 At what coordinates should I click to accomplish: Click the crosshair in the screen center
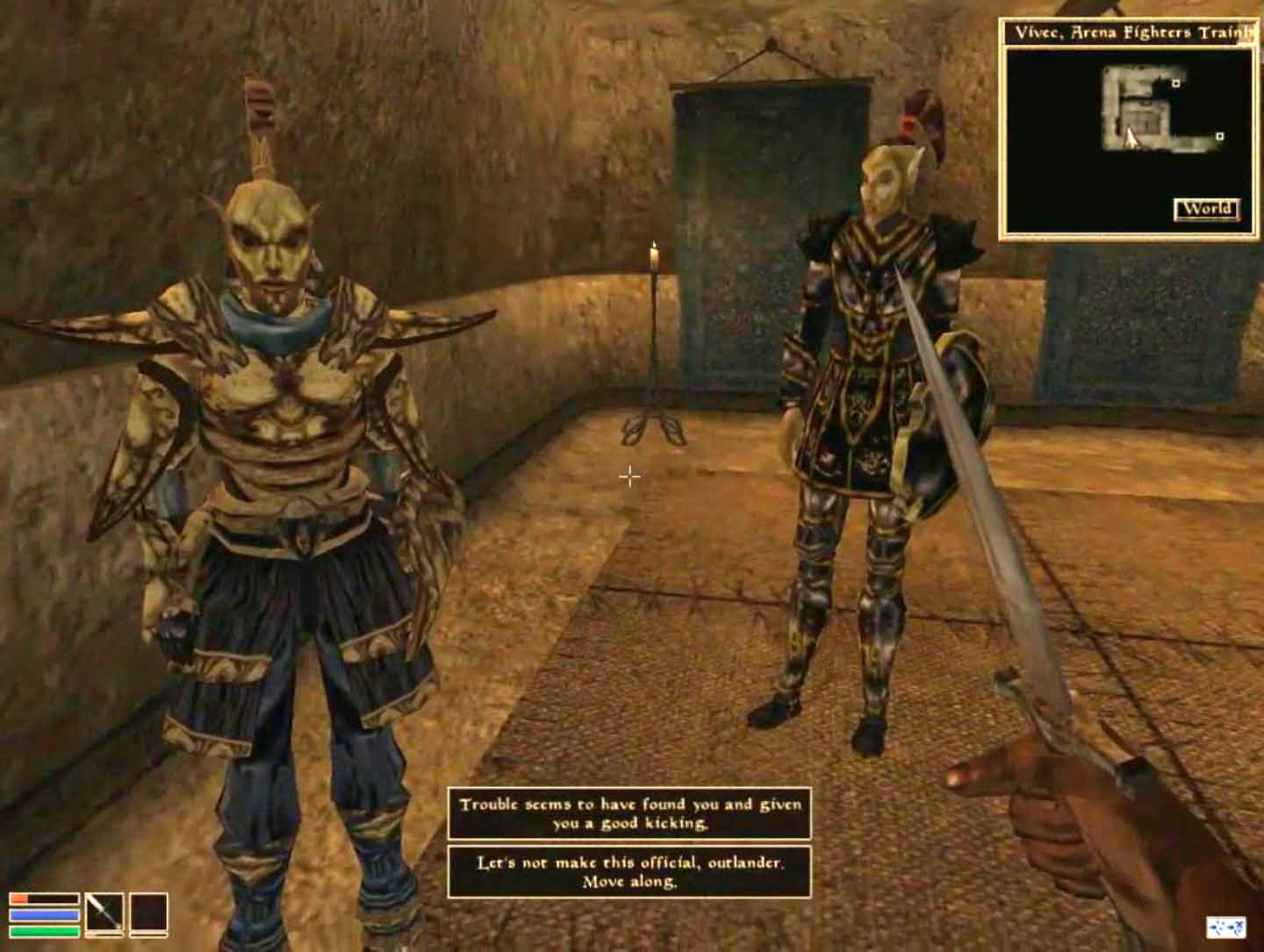tap(629, 476)
